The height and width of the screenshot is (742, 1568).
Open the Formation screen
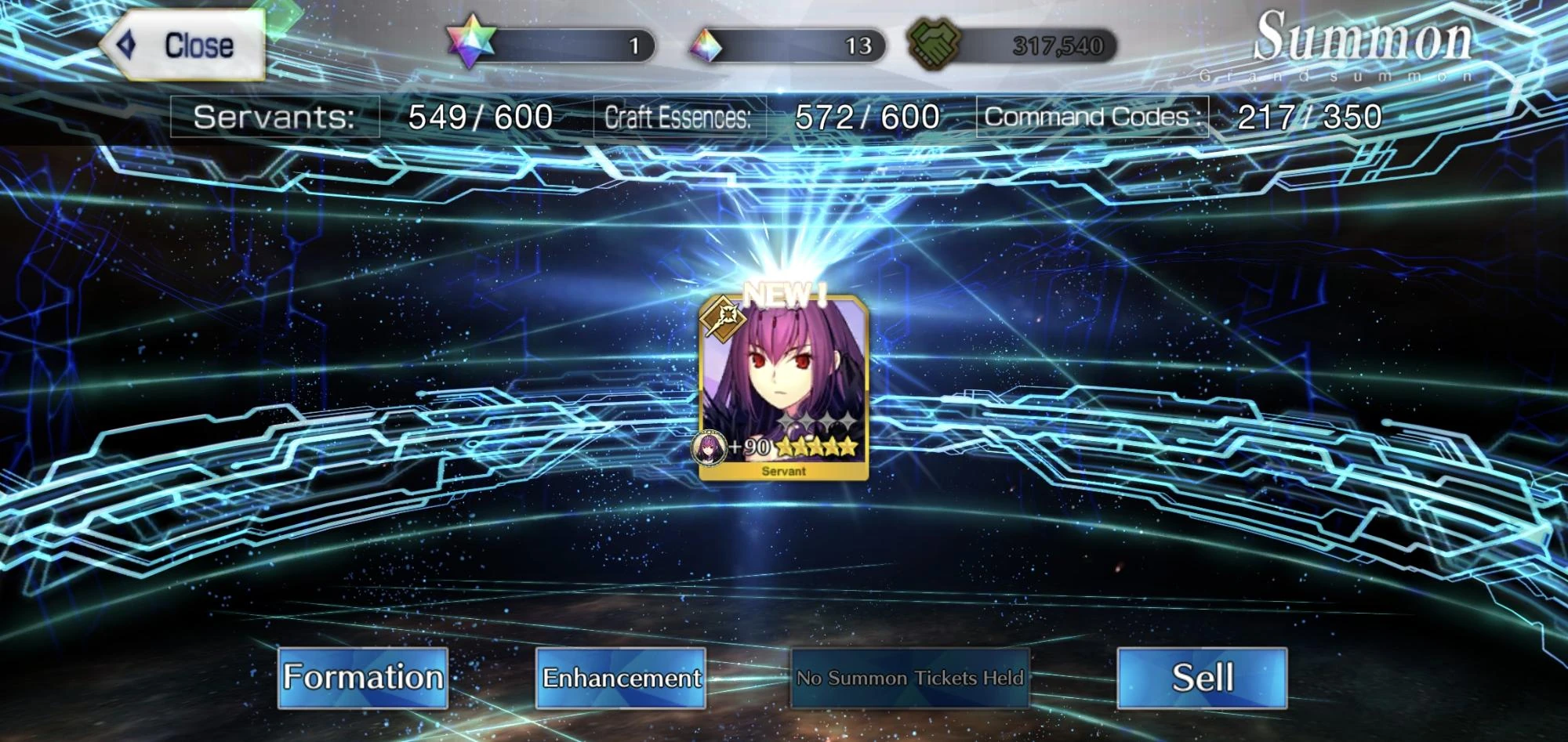coord(363,676)
